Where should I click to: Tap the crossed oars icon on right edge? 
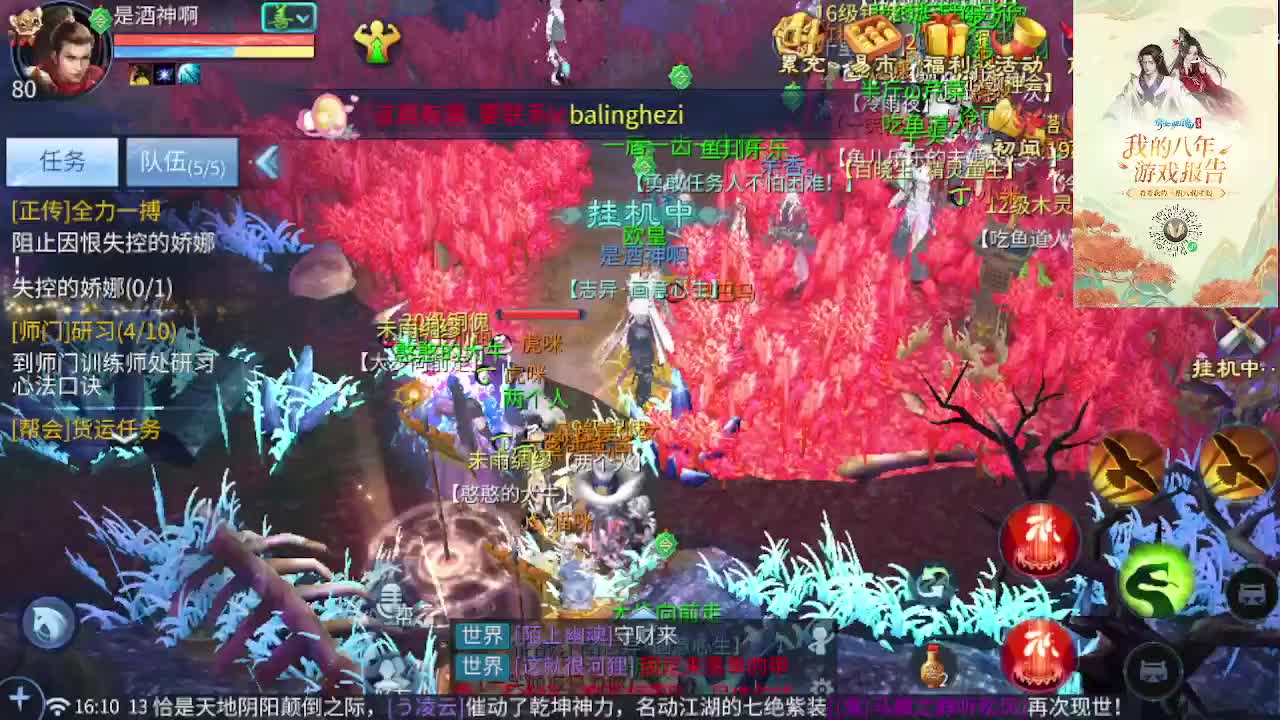pyautogui.click(x=1241, y=331)
